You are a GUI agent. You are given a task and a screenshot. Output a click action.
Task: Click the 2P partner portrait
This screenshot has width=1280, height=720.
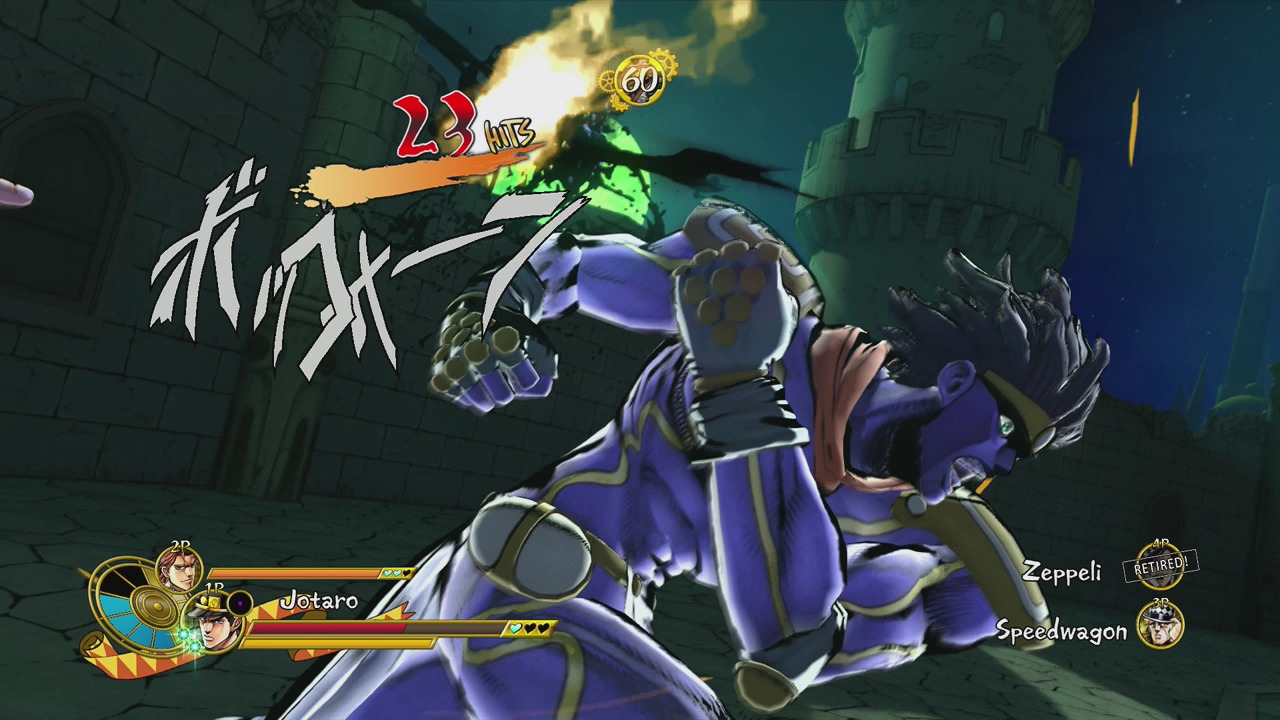coord(180,571)
